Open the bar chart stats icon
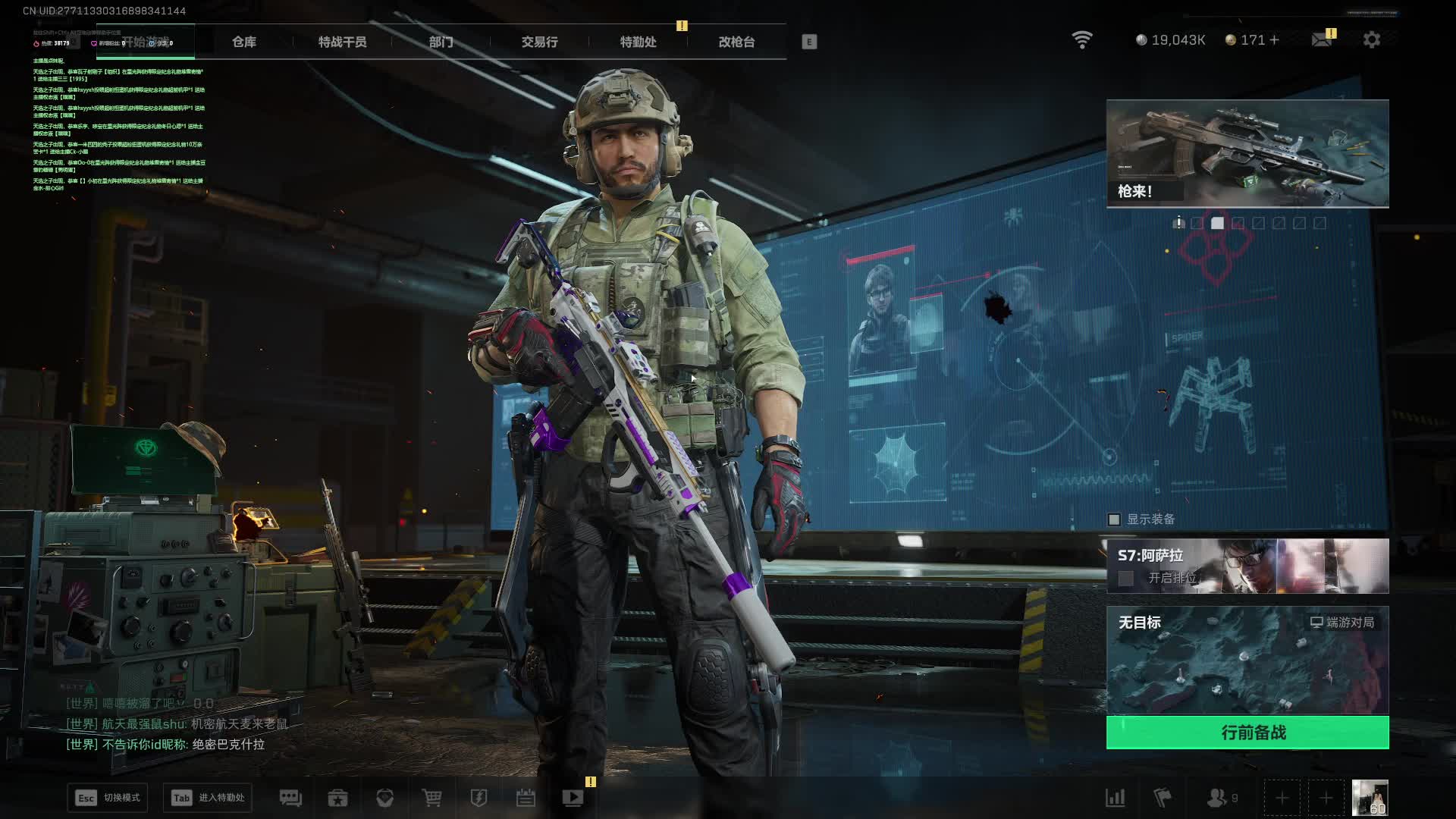 click(1116, 798)
